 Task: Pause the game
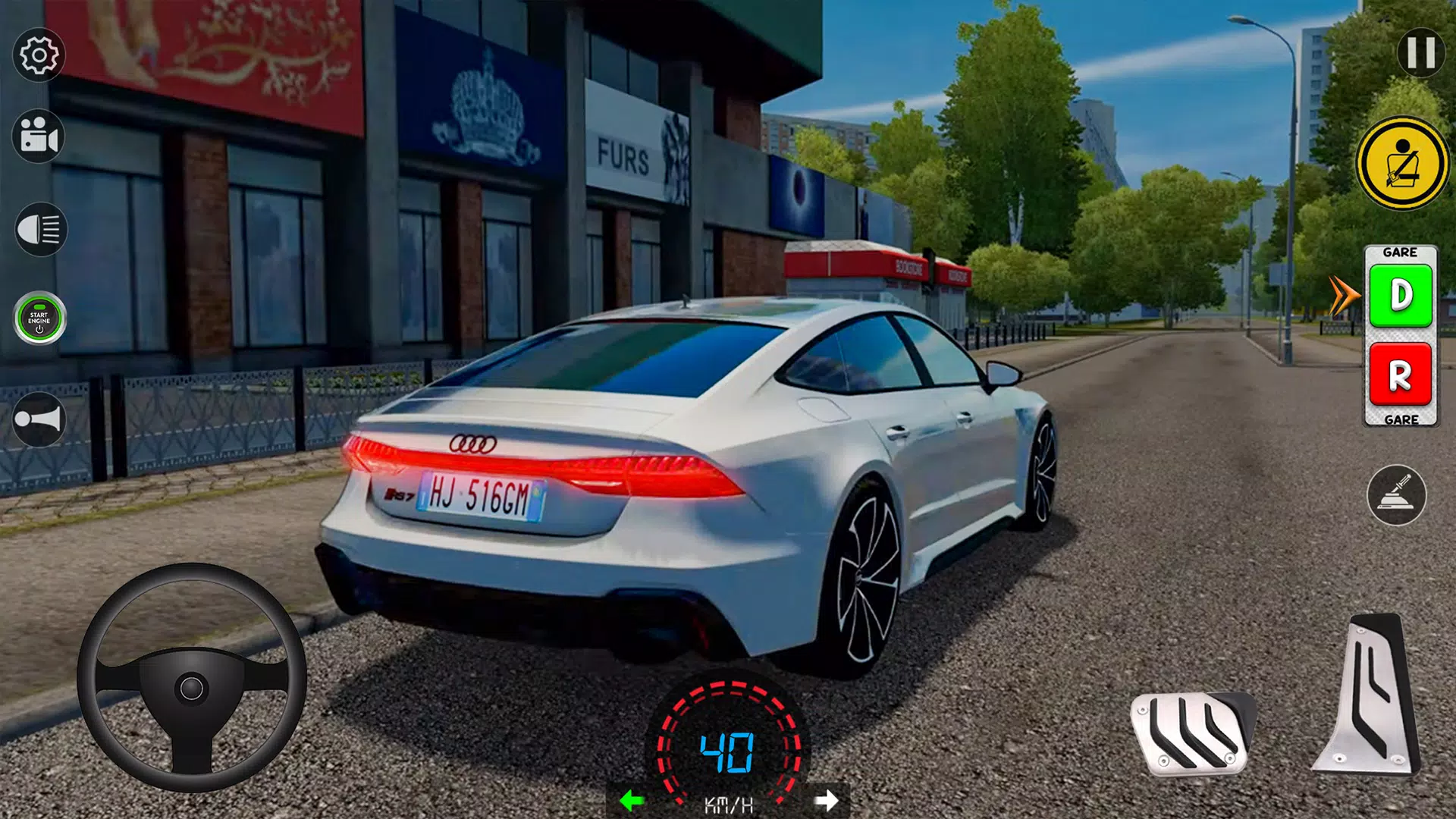pos(1420,52)
